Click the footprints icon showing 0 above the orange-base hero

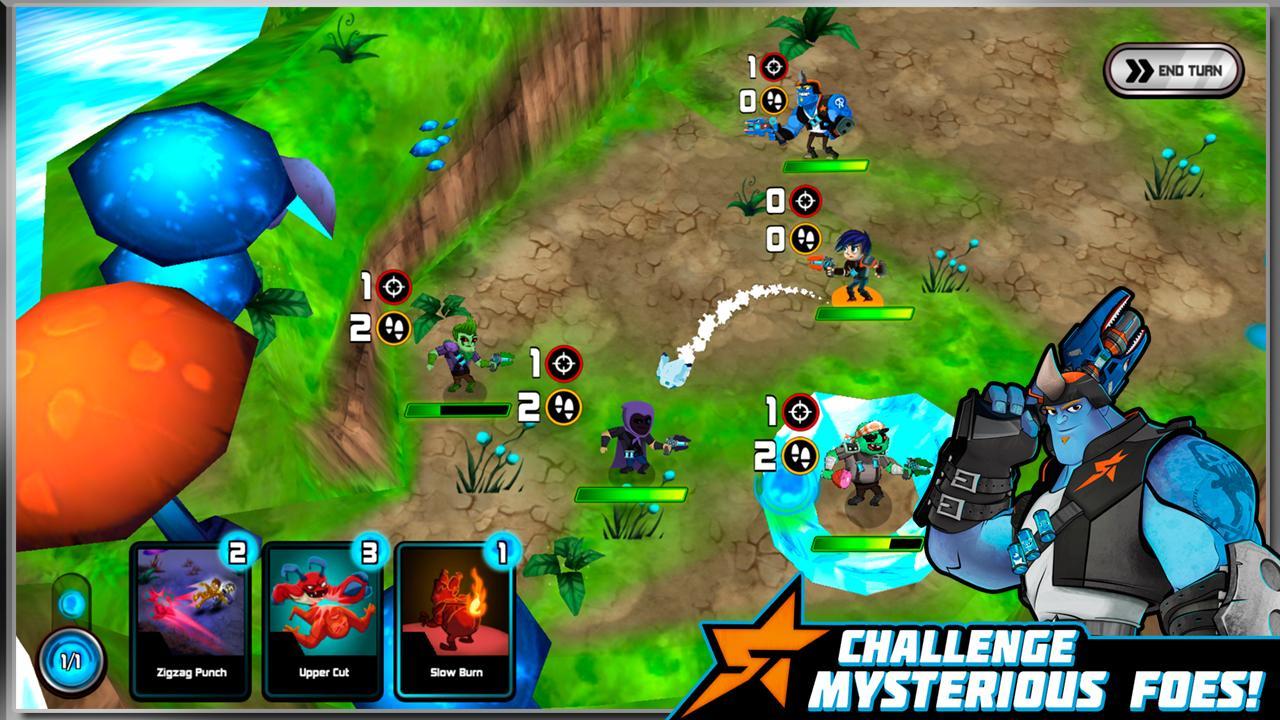tap(804, 239)
